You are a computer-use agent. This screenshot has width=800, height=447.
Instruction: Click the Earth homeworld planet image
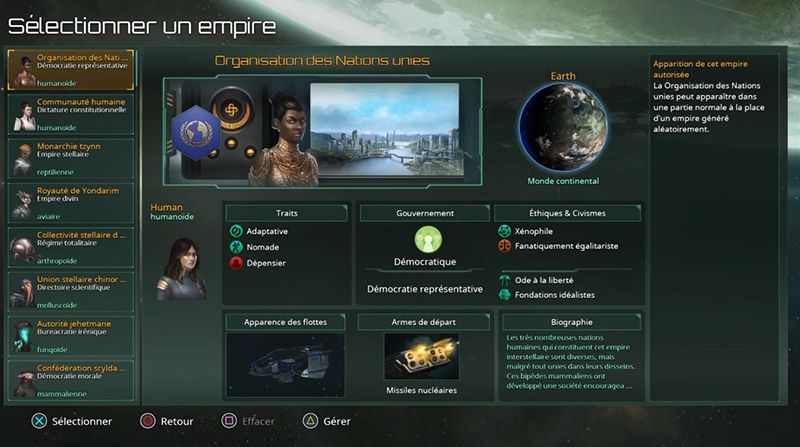pyautogui.click(x=562, y=129)
